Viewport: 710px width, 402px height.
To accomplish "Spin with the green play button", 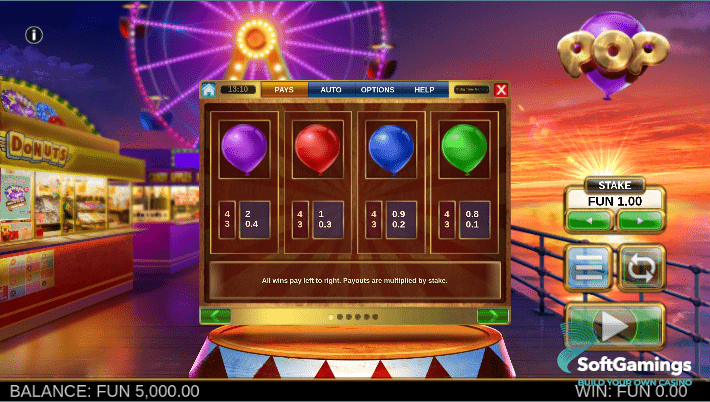I will [x=615, y=326].
